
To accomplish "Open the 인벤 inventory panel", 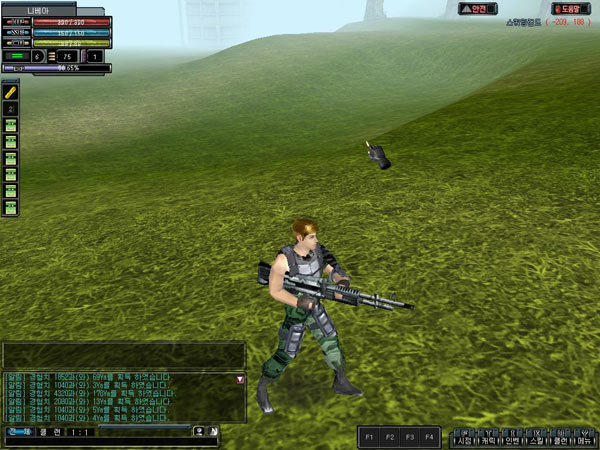I will tap(512, 440).
